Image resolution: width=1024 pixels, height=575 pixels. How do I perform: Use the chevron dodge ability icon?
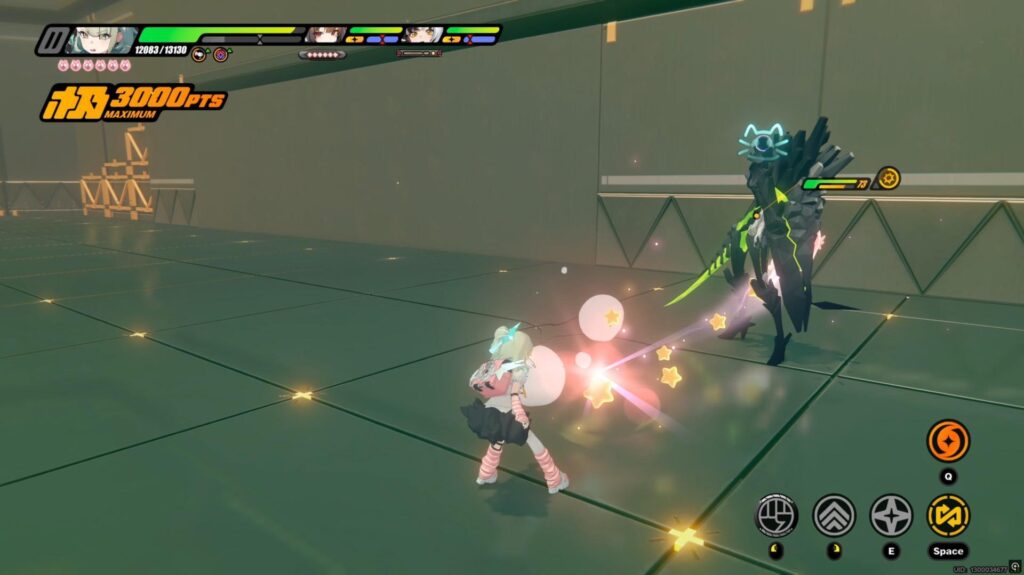coord(833,515)
